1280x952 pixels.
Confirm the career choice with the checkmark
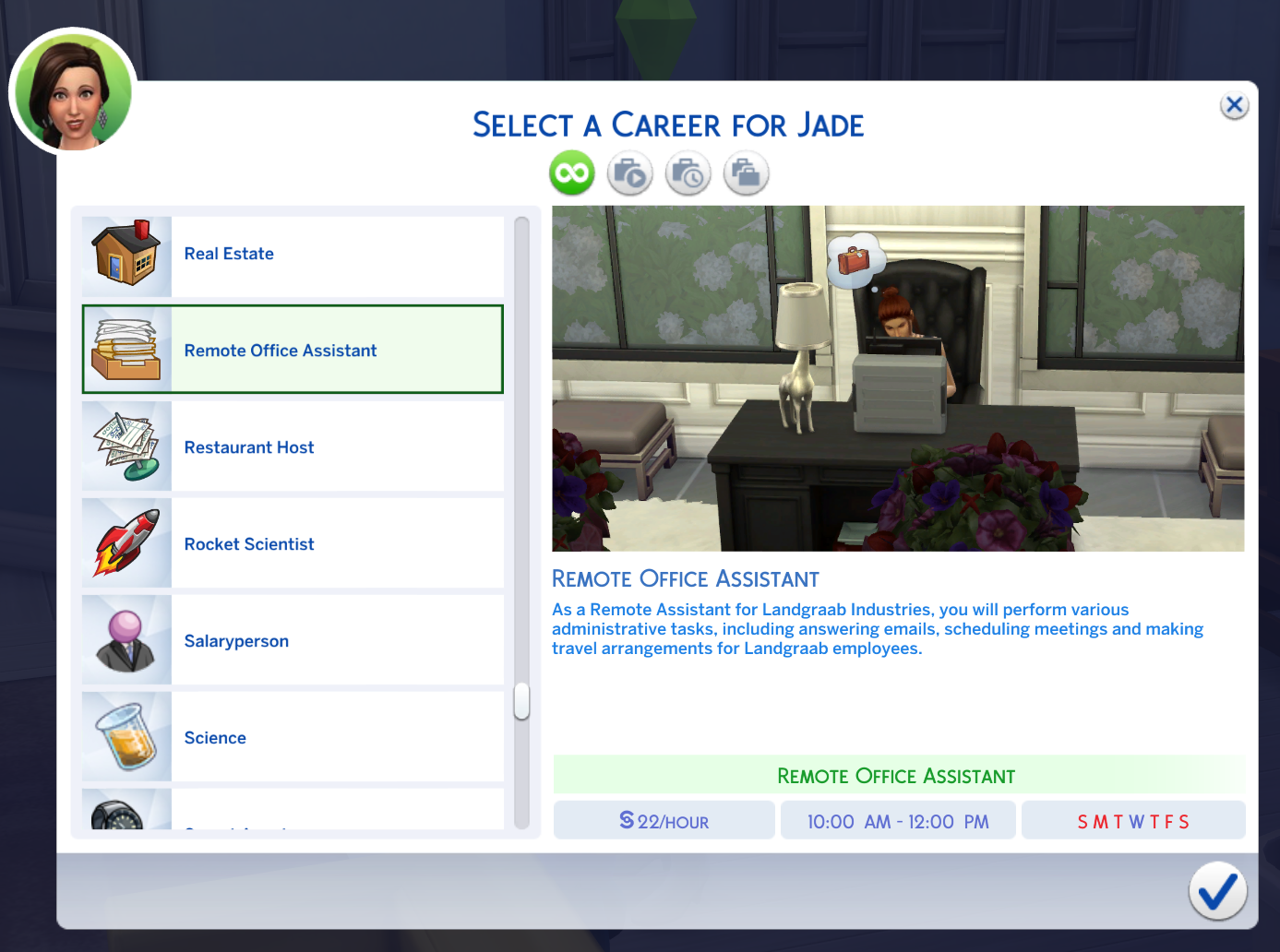(1216, 891)
